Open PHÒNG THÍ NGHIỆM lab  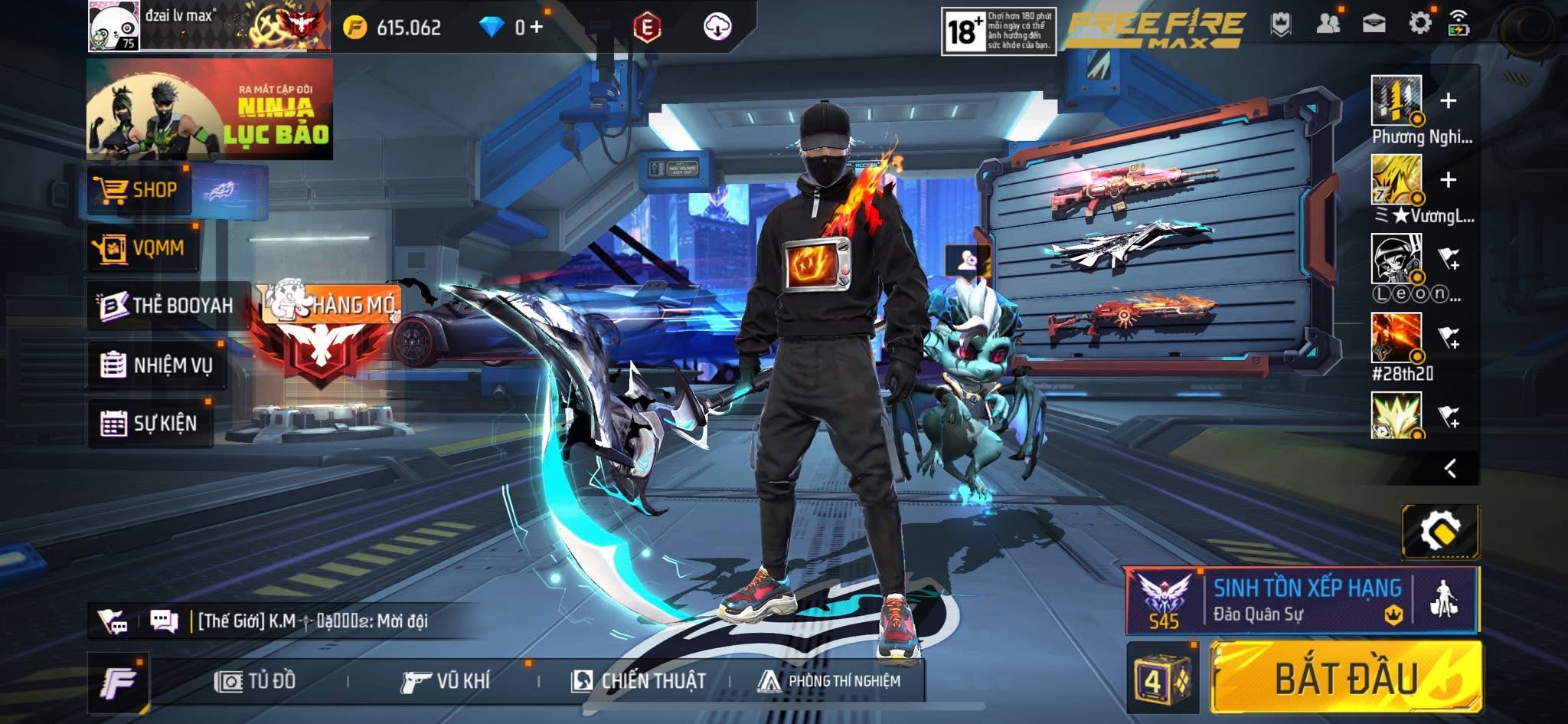(x=828, y=680)
